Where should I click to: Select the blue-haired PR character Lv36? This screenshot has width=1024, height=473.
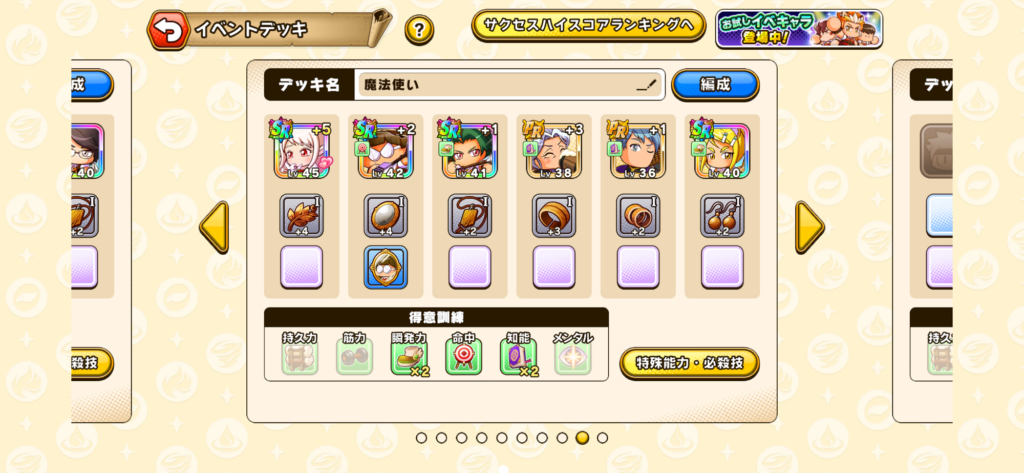[637, 151]
